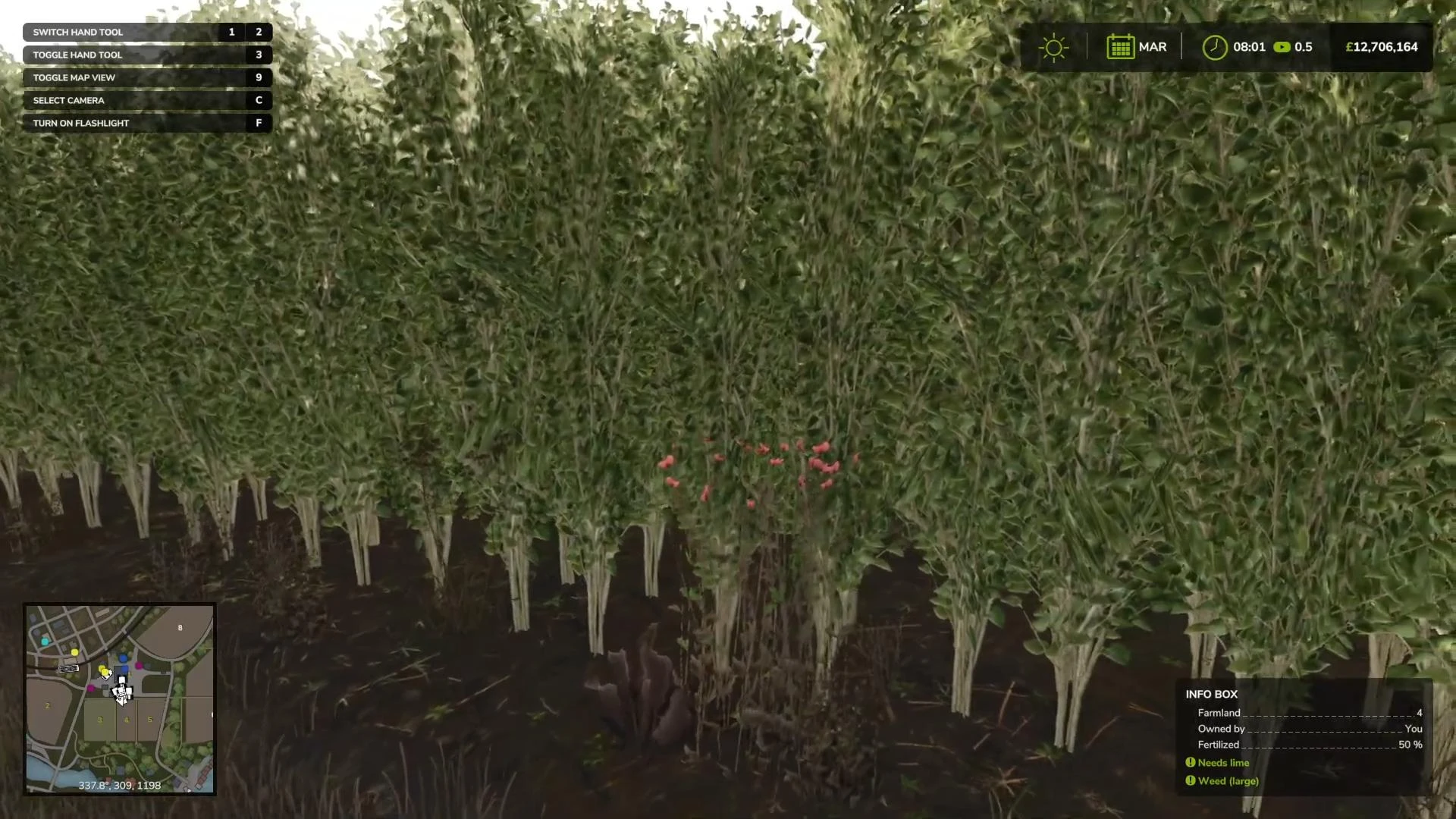The width and height of the screenshot is (1456, 819).
Task: Click Switch Hand Tool slot 1
Action: click(231, 32)
